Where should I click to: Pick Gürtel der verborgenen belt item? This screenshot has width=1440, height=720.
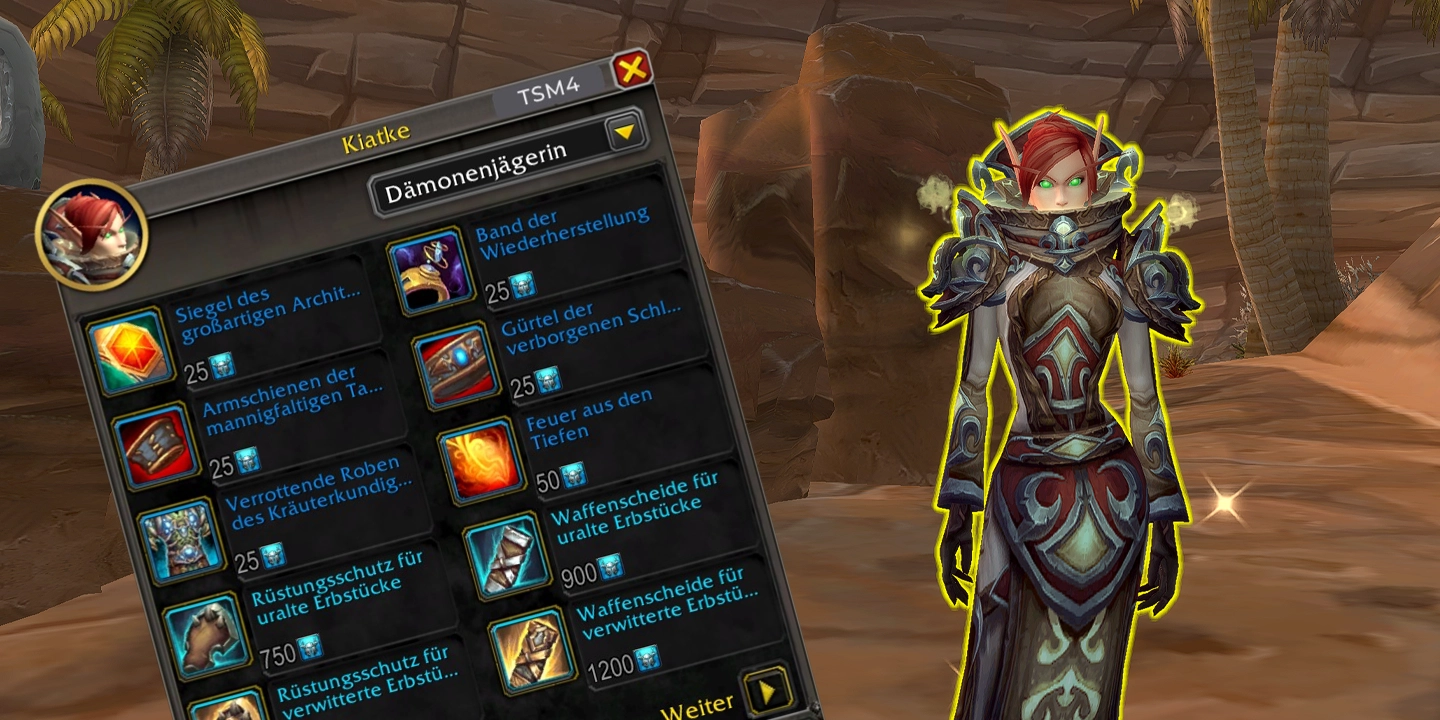457,365
